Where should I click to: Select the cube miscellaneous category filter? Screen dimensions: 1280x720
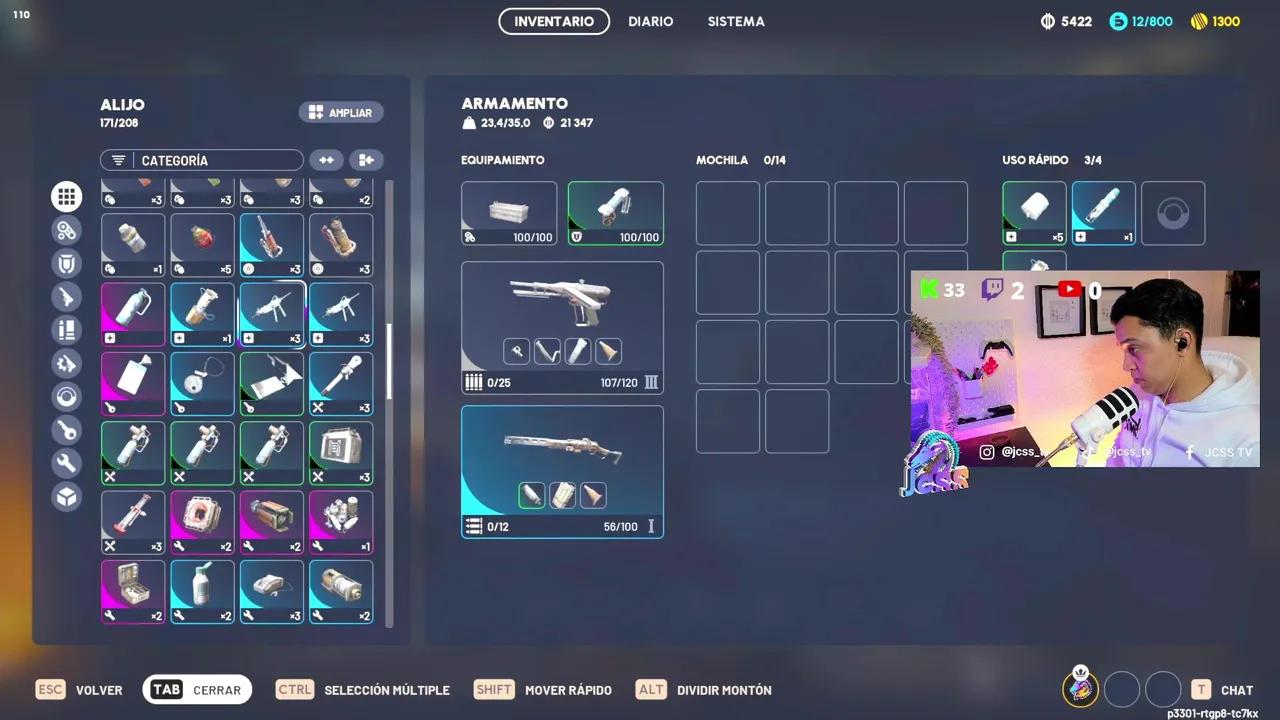pos(66,497)
